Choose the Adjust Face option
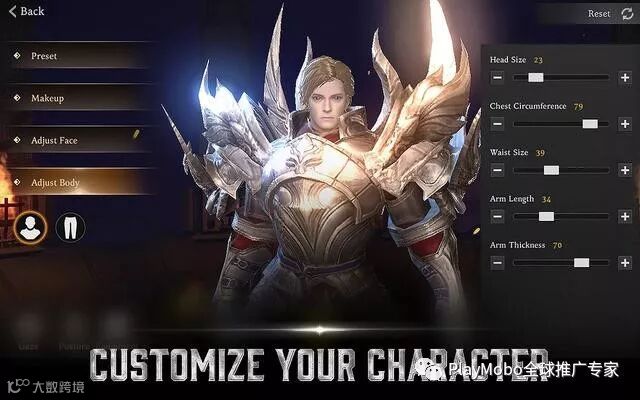Screen dimensions: 640x400 coord(53,141)
